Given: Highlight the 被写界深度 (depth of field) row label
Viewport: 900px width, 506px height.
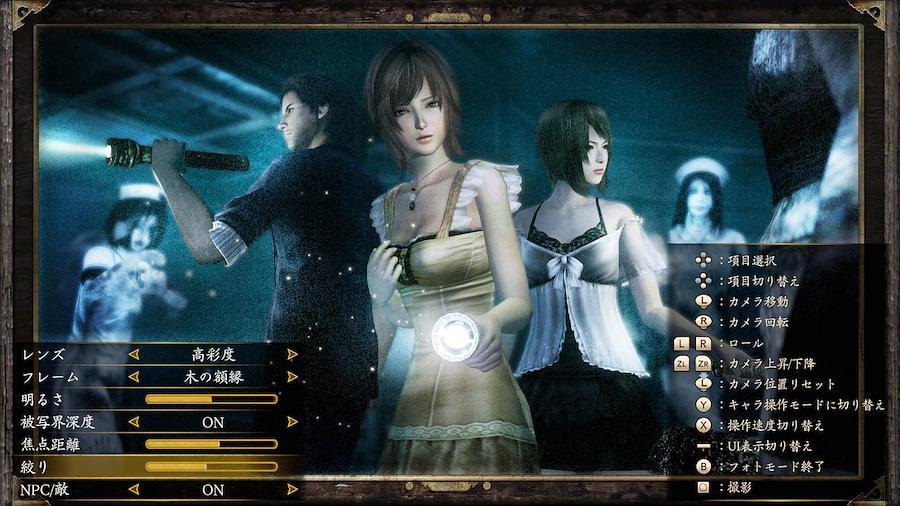Looking at the screenshot, I should click(x=56, y=422).
